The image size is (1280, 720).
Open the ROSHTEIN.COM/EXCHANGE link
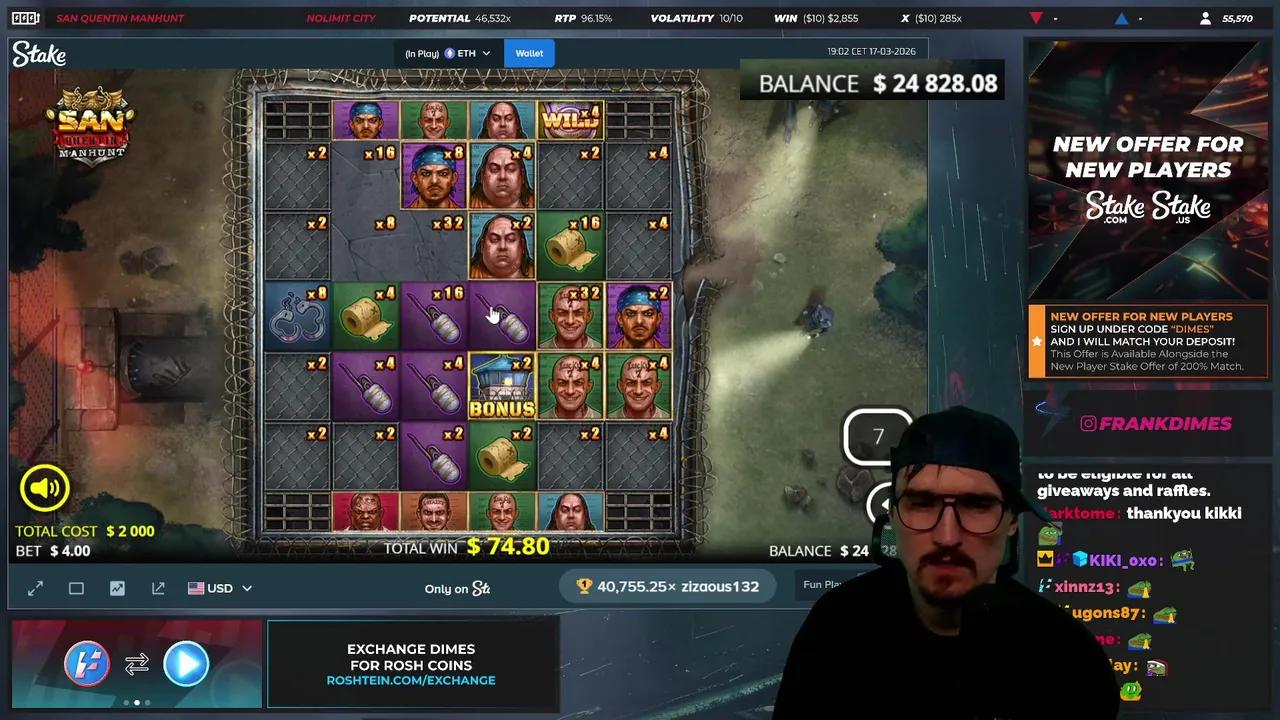click(413, 680)
